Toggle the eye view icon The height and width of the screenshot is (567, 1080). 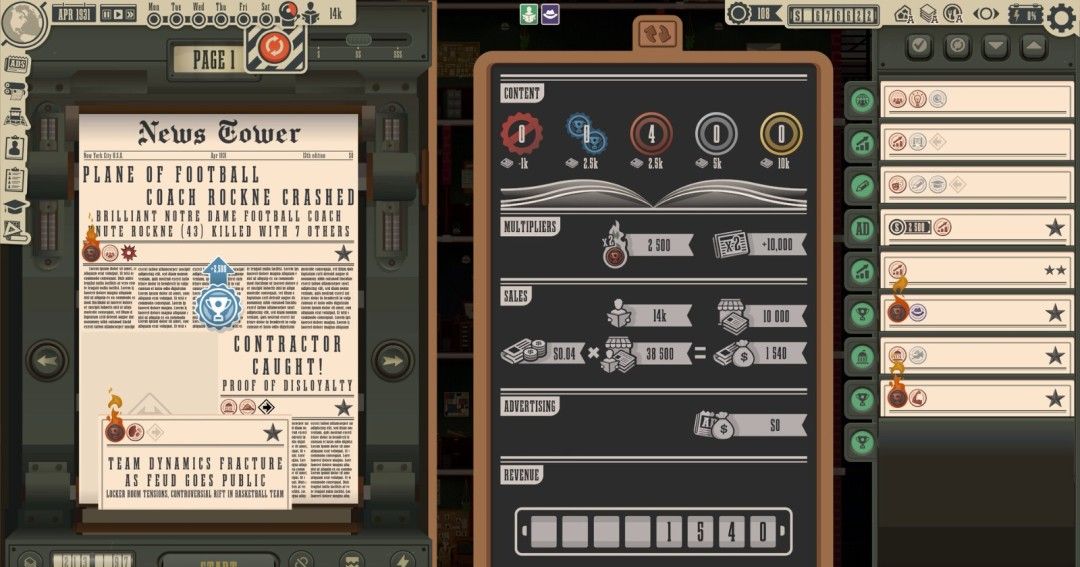coord(986,14)
